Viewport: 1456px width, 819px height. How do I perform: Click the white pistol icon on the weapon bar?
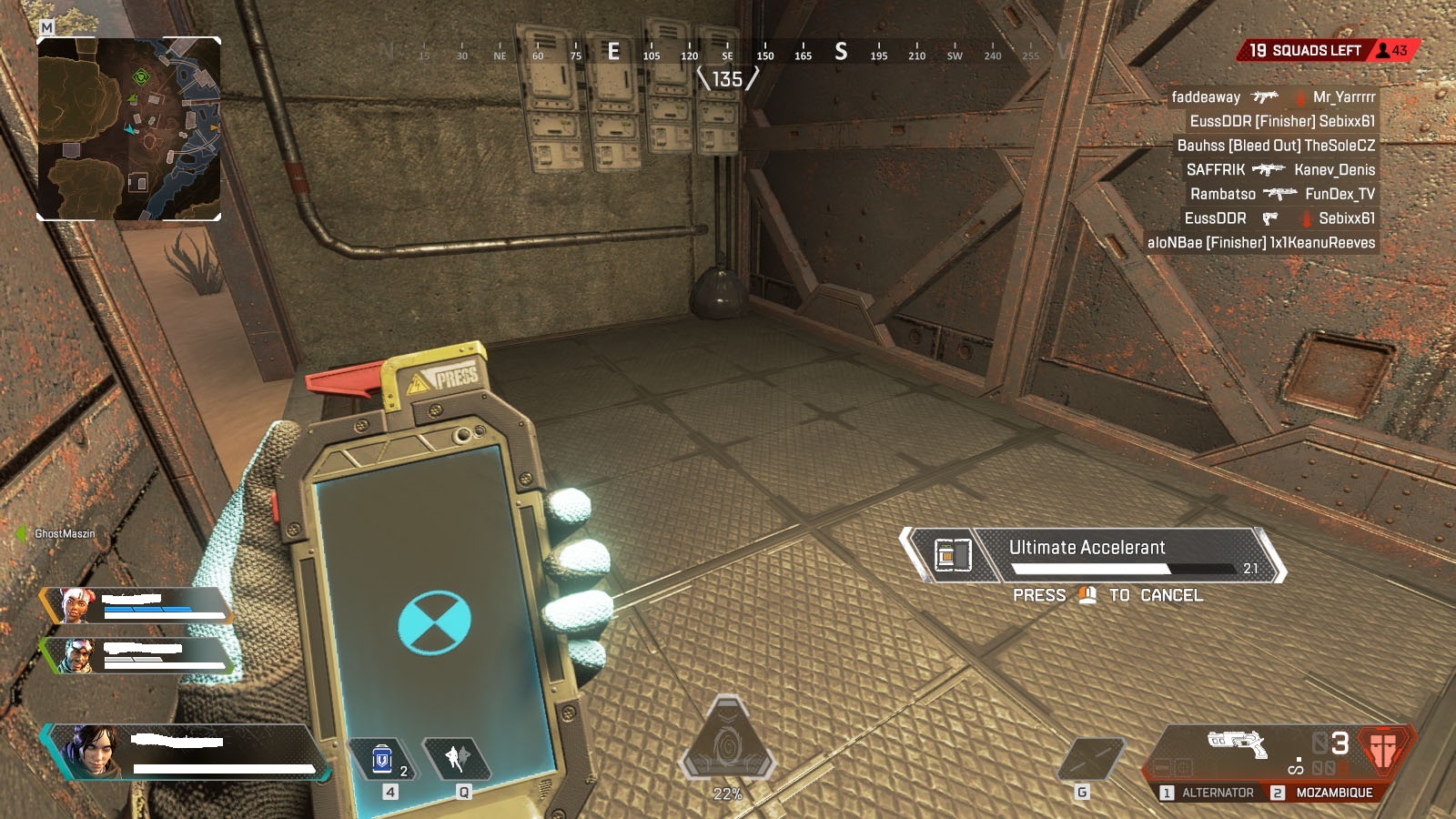[x=1238, y=746]
